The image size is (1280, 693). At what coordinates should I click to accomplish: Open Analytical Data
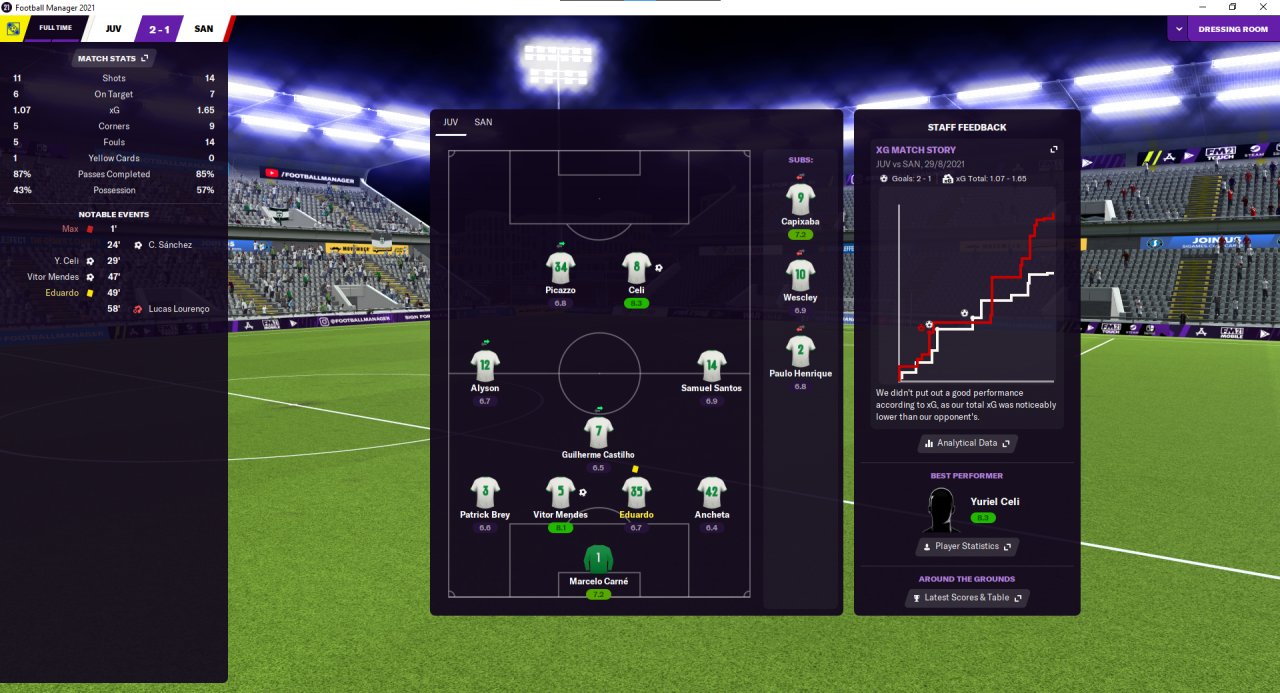tap(967, 443)
